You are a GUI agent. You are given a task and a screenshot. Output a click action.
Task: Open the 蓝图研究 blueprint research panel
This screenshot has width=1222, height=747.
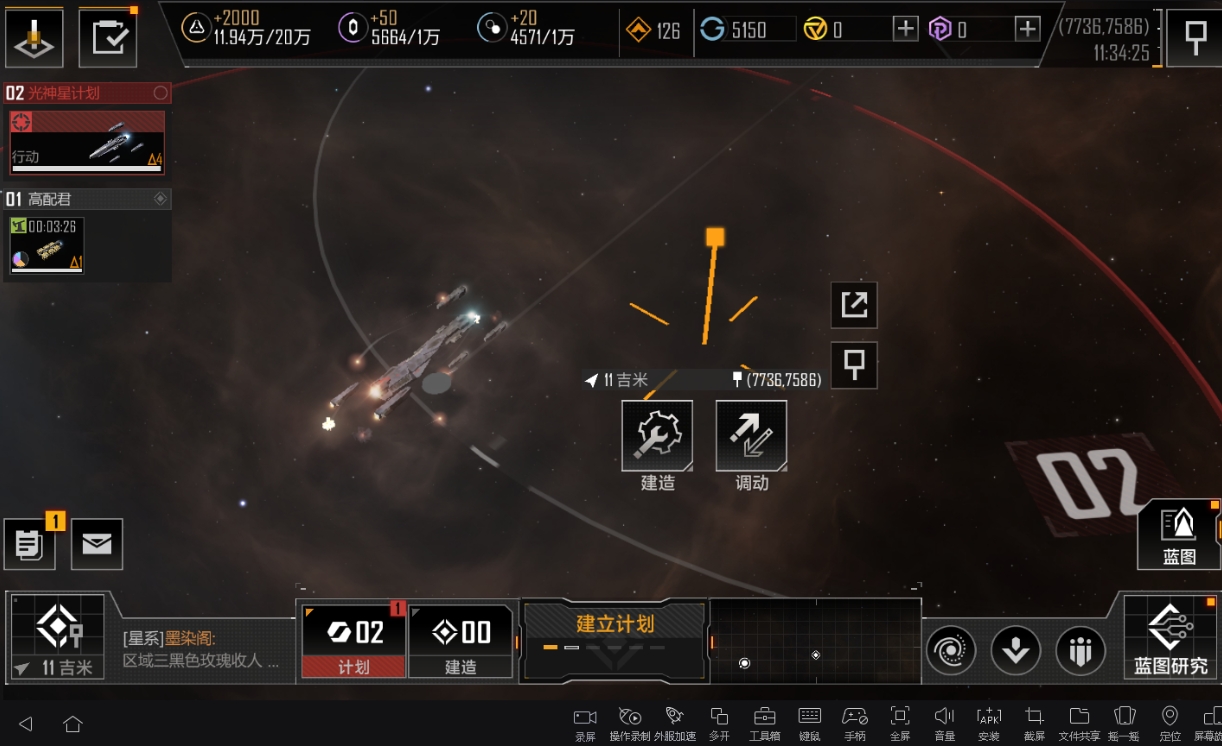tap(1170, 637)
